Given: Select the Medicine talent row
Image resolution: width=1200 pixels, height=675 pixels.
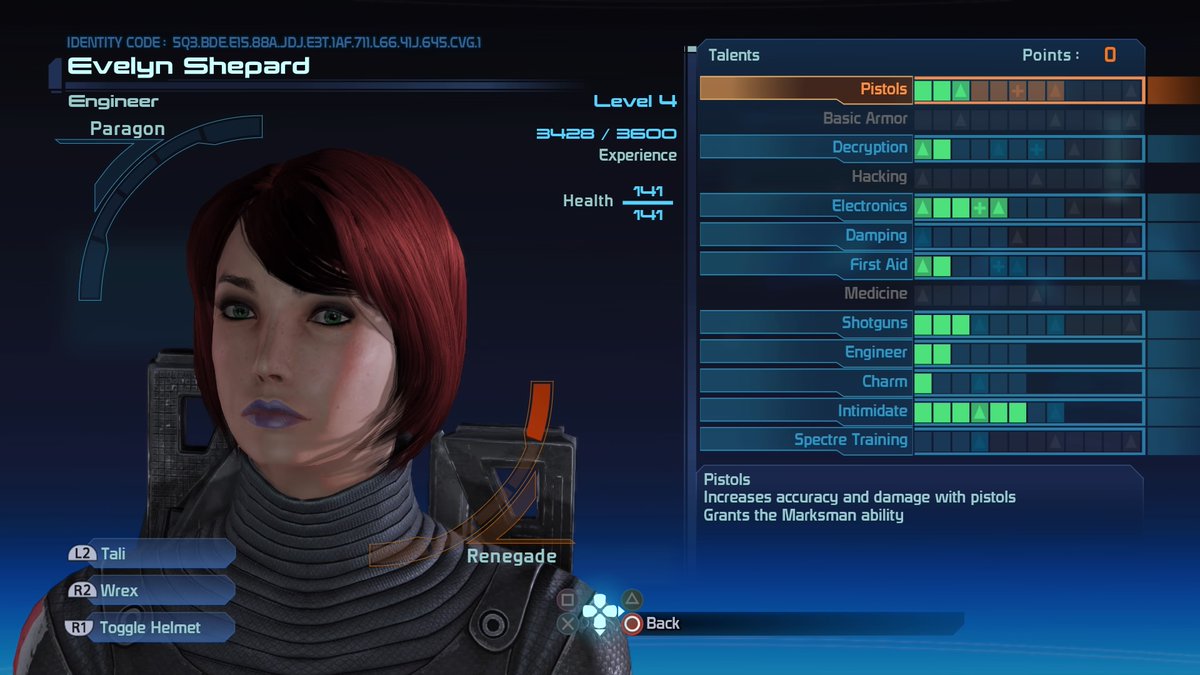Looking at the screenshot, I should click(875, 294).
